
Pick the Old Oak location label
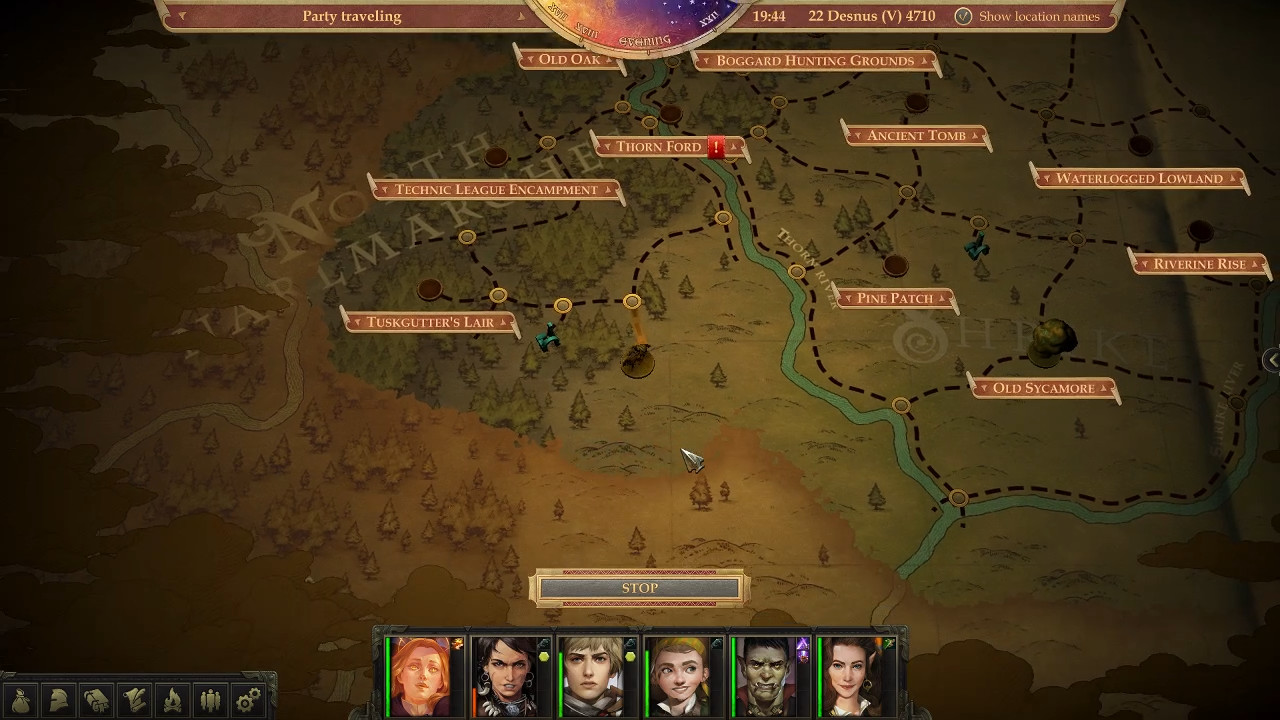[569, 59]
